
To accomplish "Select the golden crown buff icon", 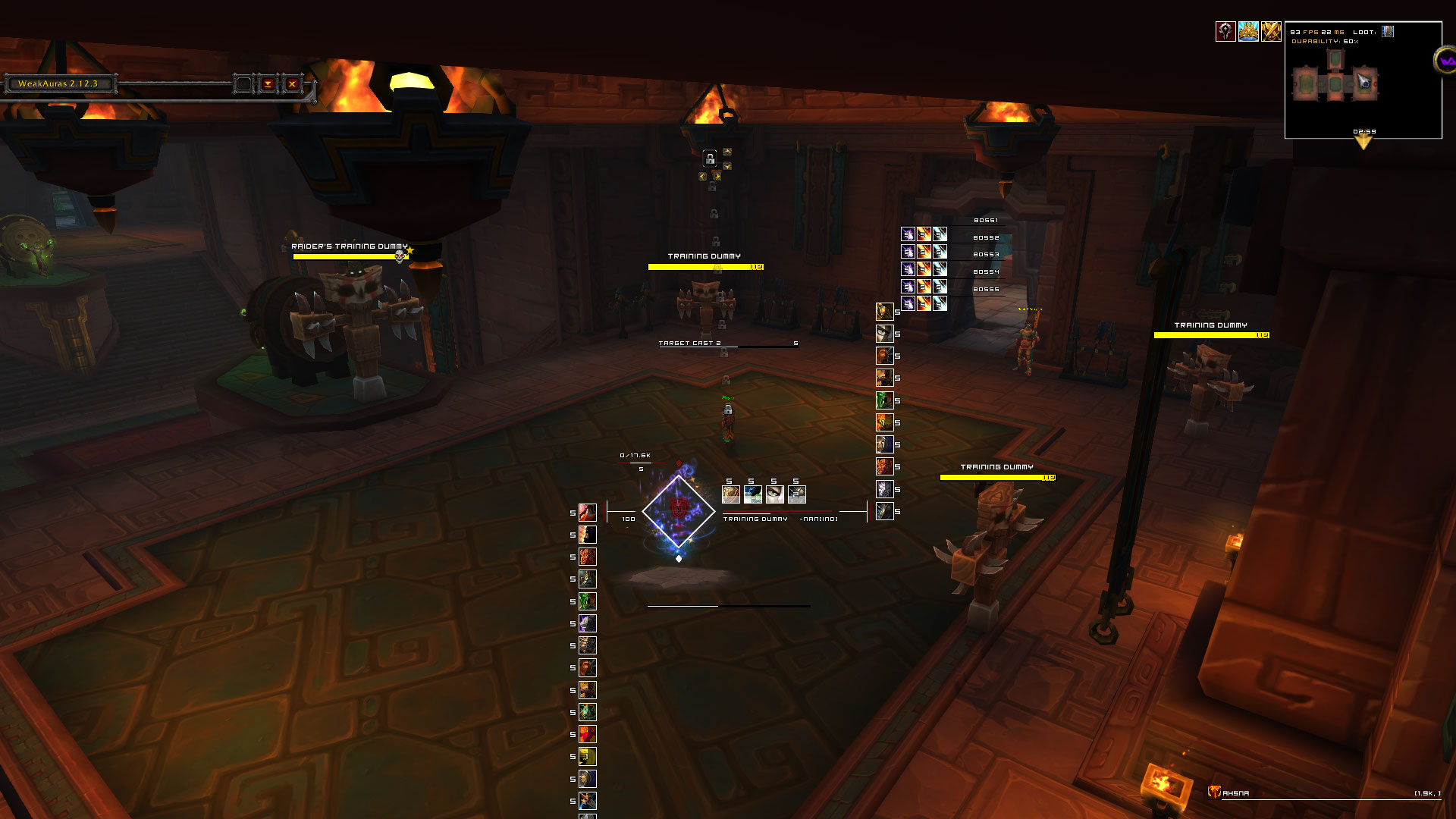I will point(1248,31).
